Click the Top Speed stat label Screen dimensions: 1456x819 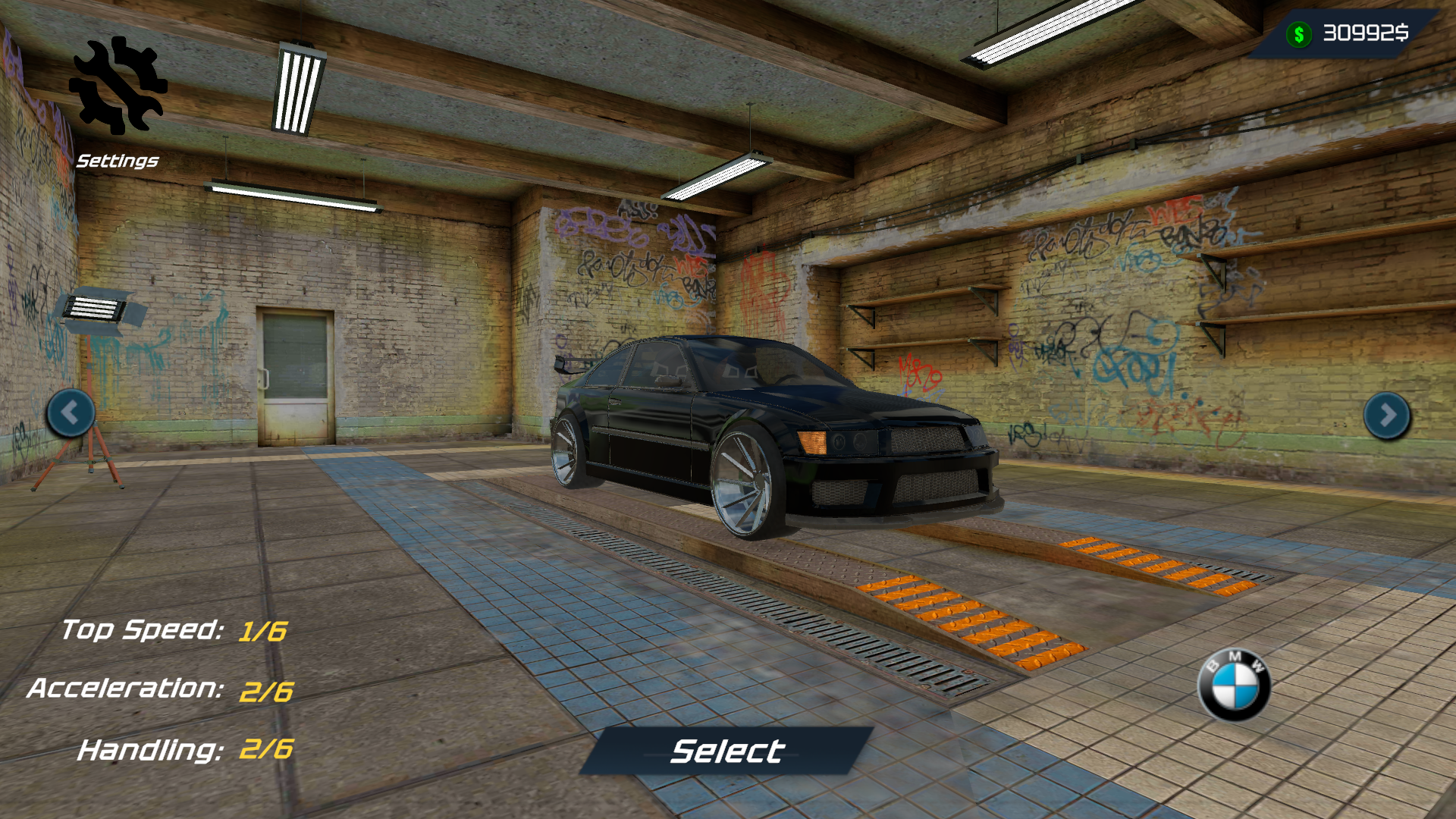144,630
